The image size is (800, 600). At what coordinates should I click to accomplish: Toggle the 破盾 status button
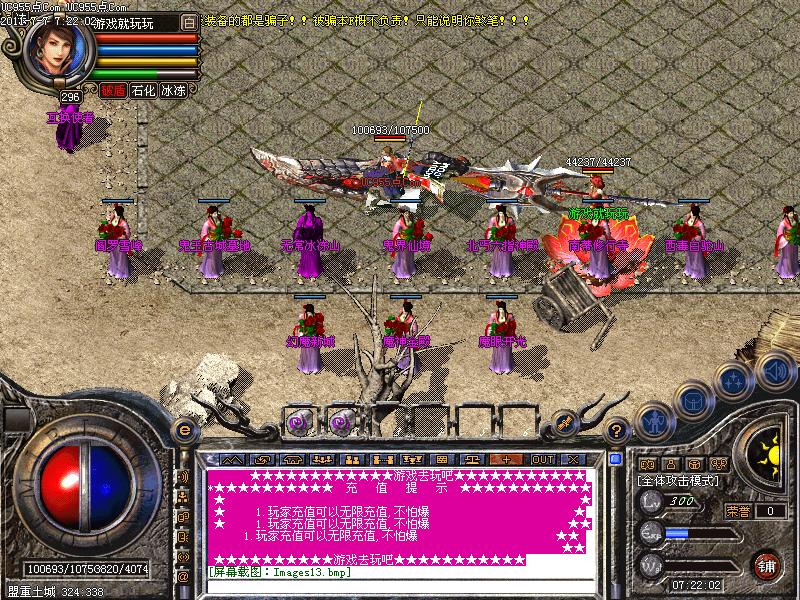tap(113, 90)
